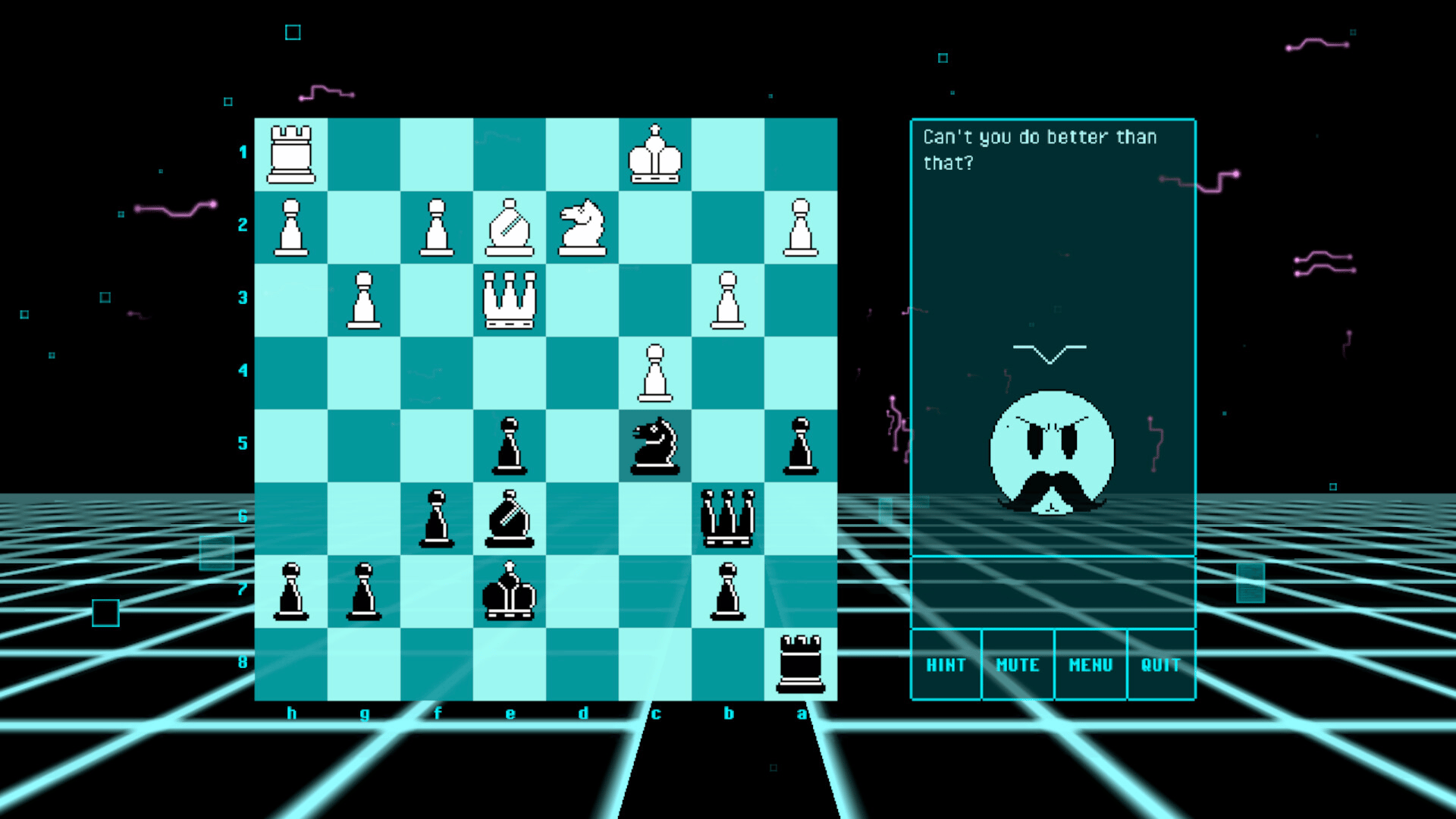This screenshot has height=819, width=1456.
Task: Mute the game audio
Action: tap(1017, 665)
